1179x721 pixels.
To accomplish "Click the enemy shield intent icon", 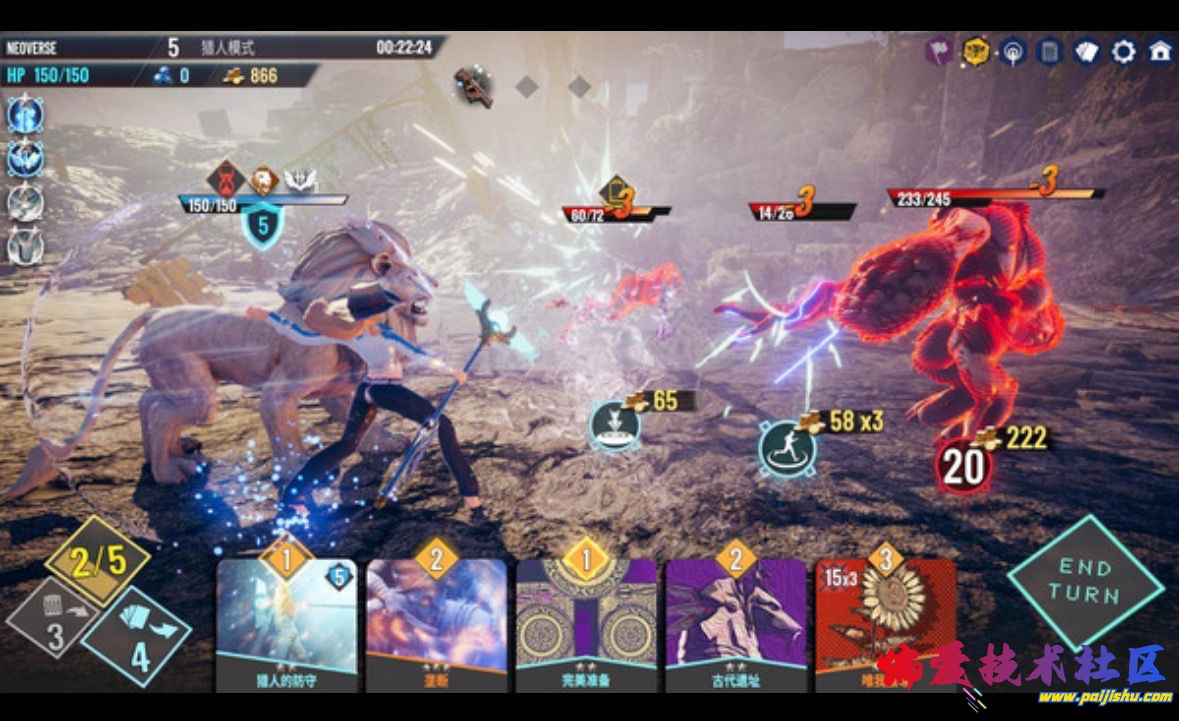I will point(614,424).
